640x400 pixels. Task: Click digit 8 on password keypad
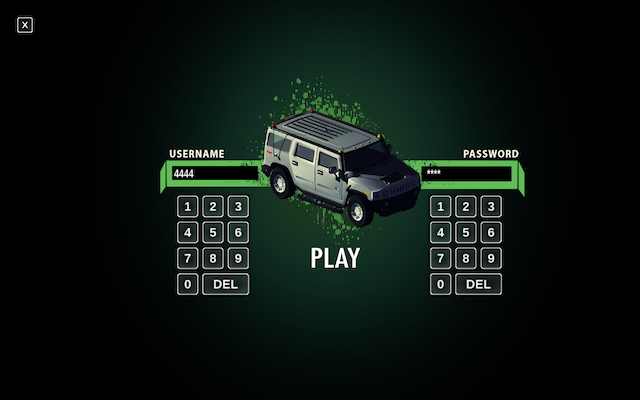click(x=466, y=259)
